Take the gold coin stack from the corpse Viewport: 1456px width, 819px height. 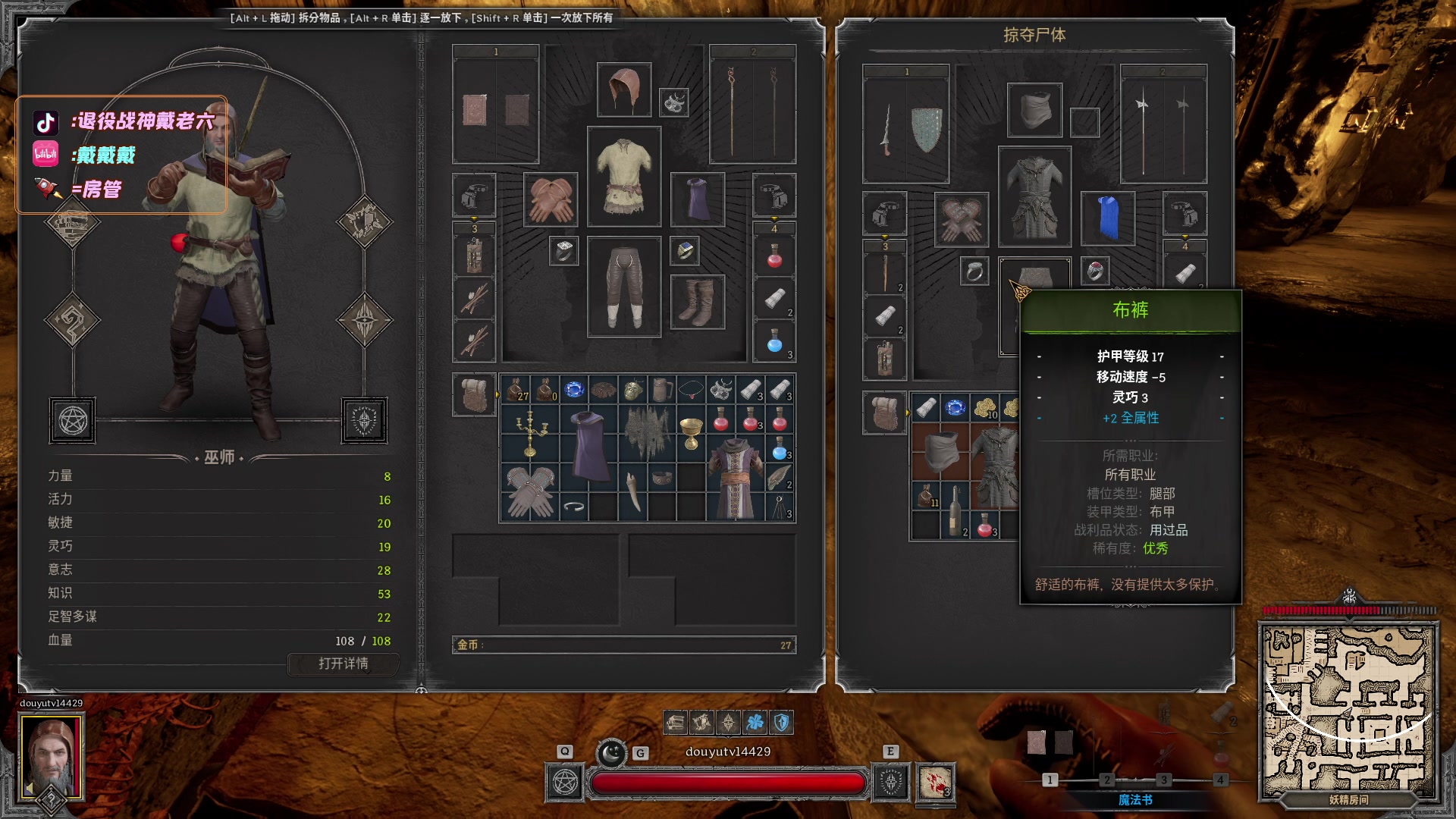point(985,408)
